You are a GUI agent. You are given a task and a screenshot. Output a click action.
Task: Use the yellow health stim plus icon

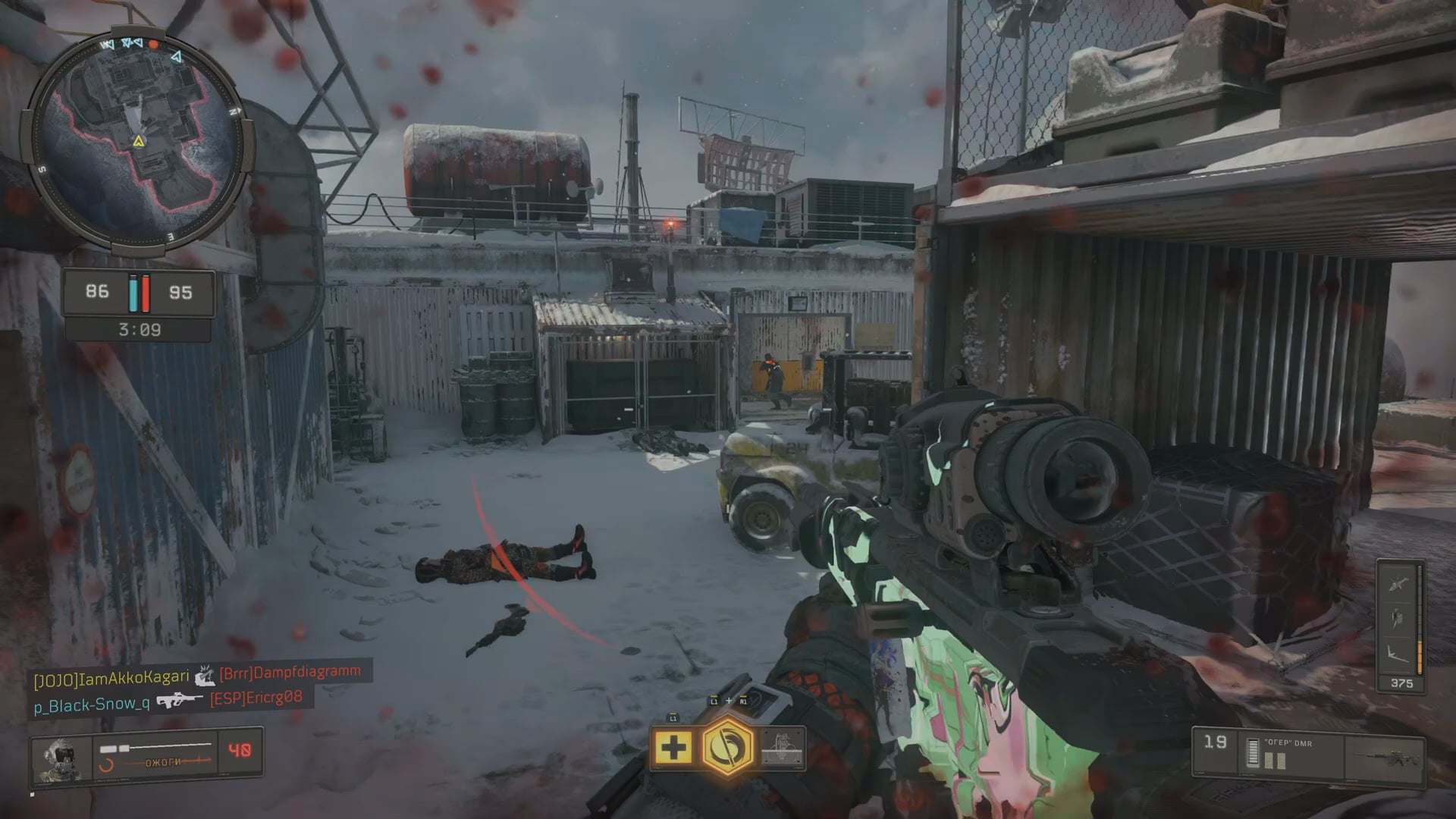click(x=673, y=748)
